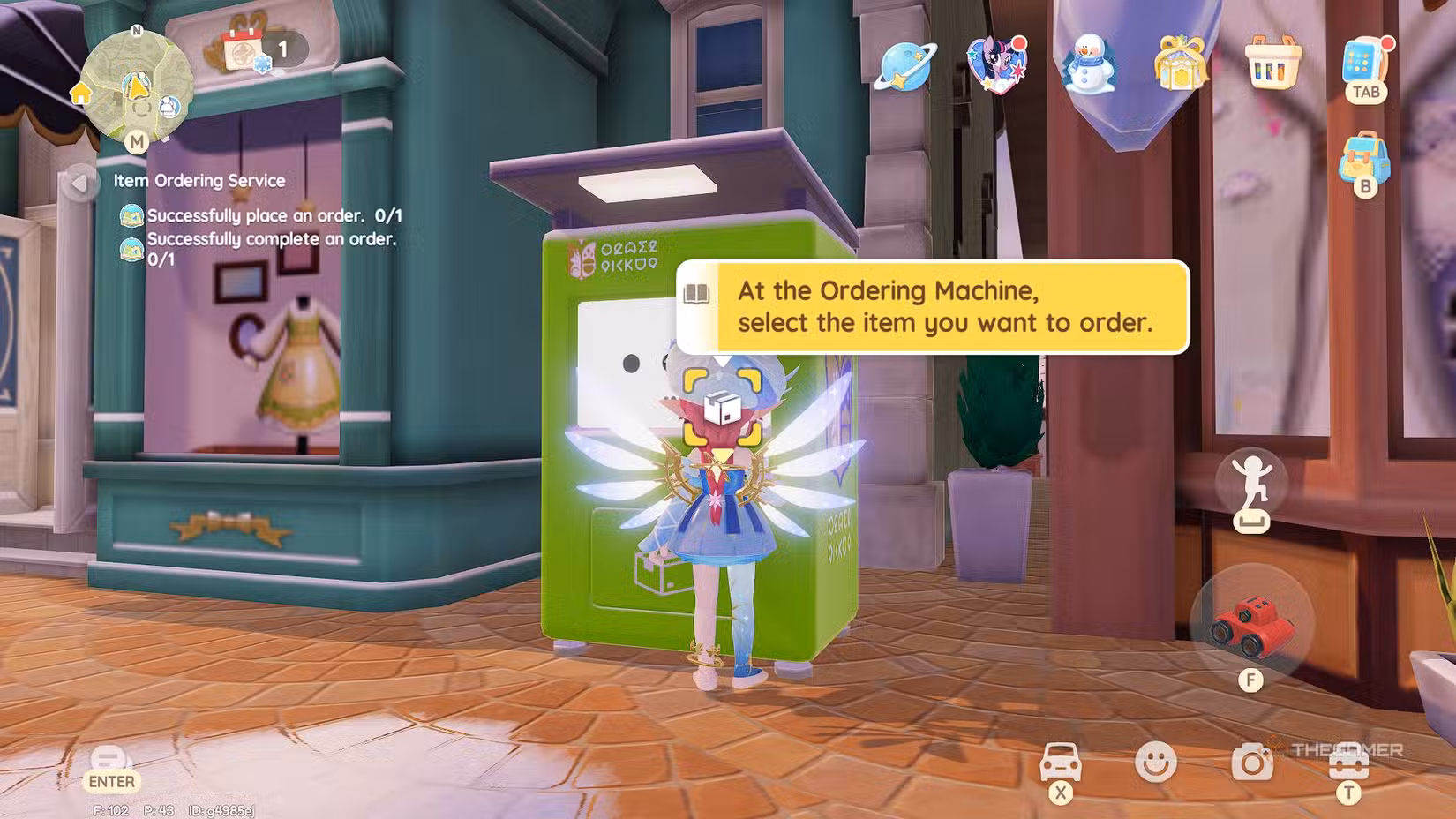Collapse the Item Ordering Service quest tracker
The image size is (1456, 819).
pos(79,183)
